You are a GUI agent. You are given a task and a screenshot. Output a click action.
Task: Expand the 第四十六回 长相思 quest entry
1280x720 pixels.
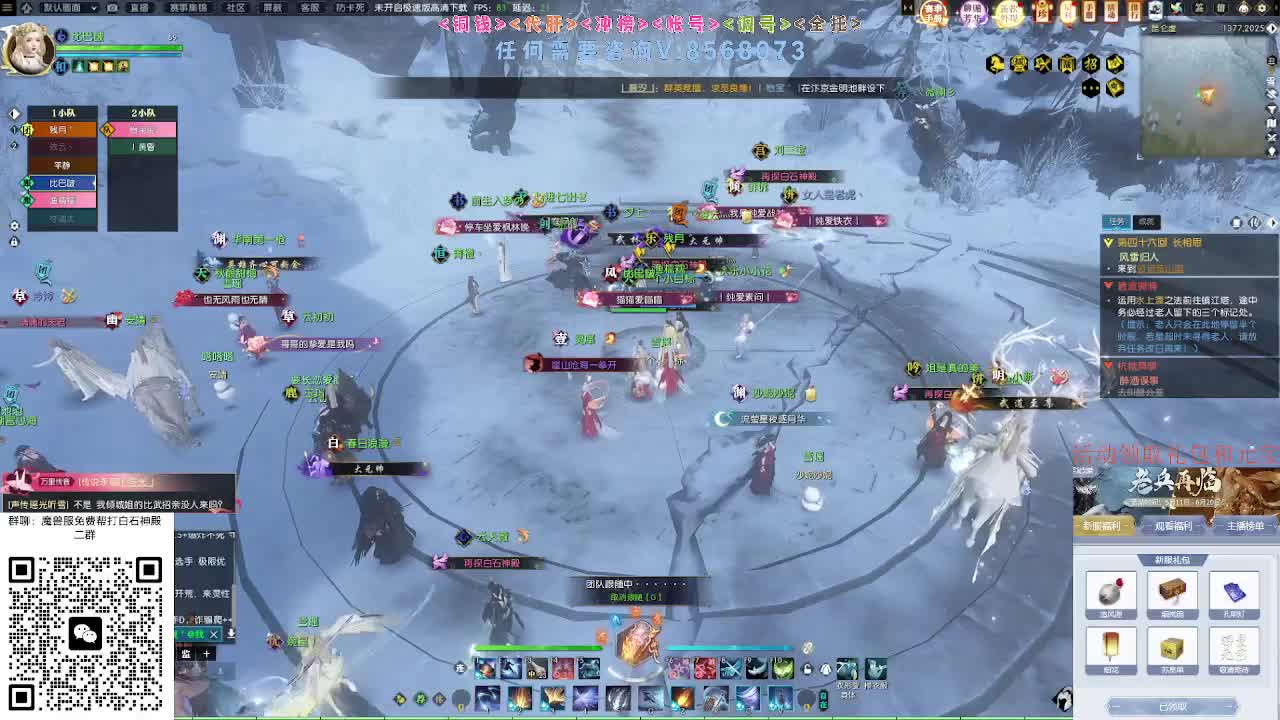coord(1108,242)
